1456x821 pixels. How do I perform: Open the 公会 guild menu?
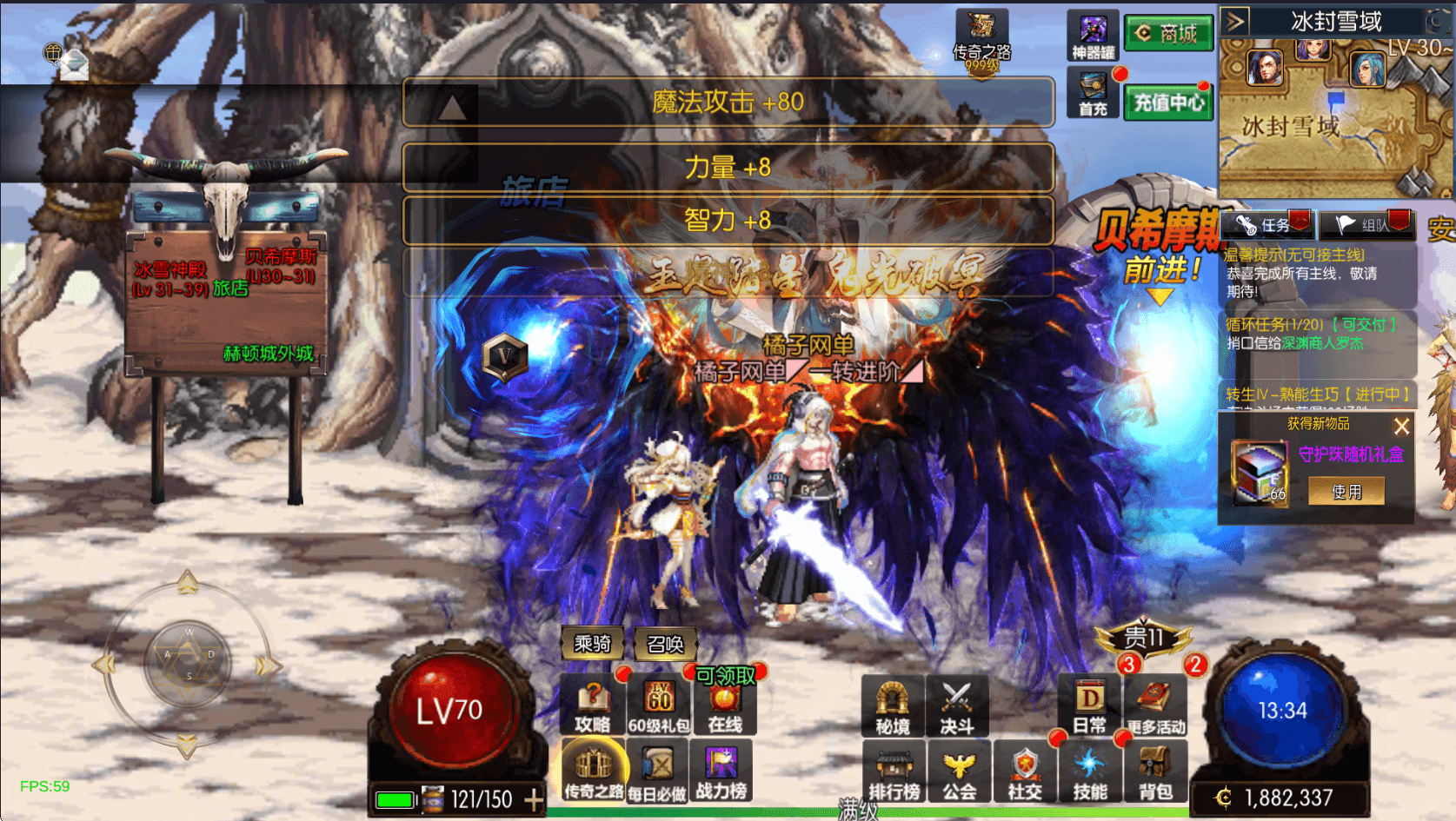click(959, 772)
